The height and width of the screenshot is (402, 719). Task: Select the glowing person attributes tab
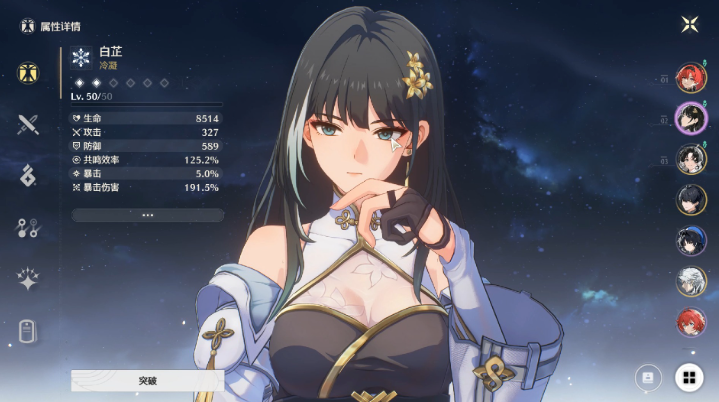pos(27,73)
